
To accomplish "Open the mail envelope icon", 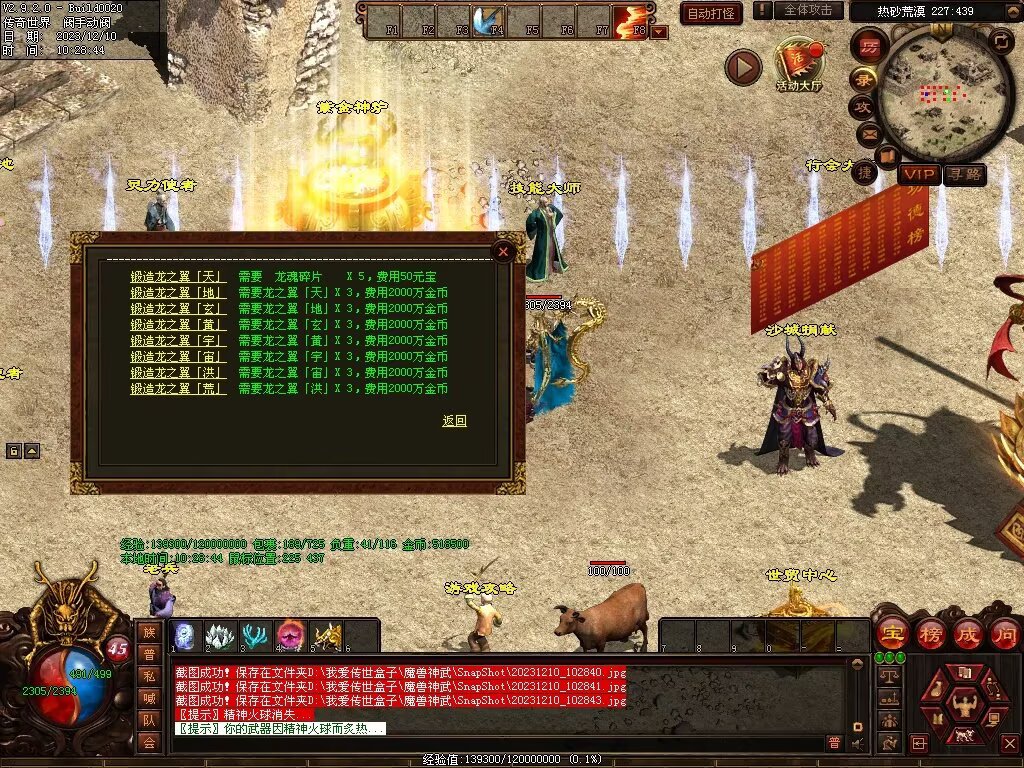I will (x=866, y=132).
